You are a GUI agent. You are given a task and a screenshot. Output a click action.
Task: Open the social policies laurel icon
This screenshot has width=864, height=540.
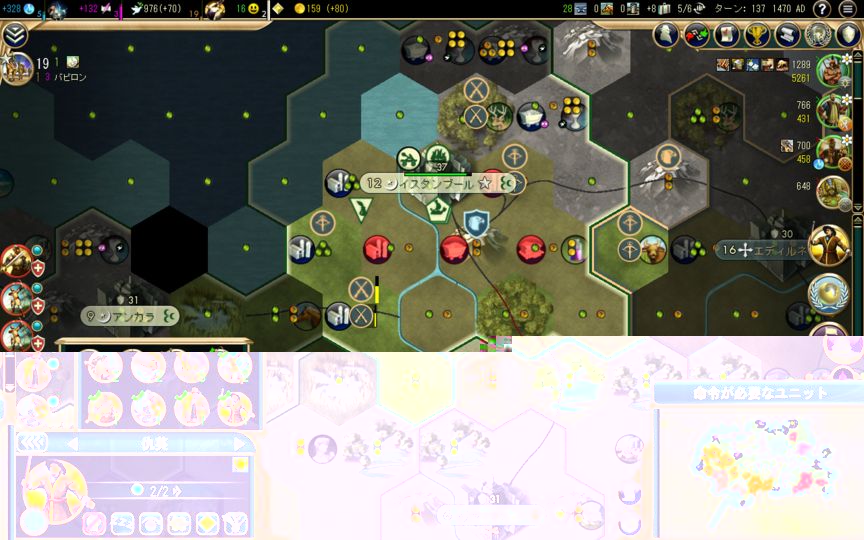[x=818, y=35]
